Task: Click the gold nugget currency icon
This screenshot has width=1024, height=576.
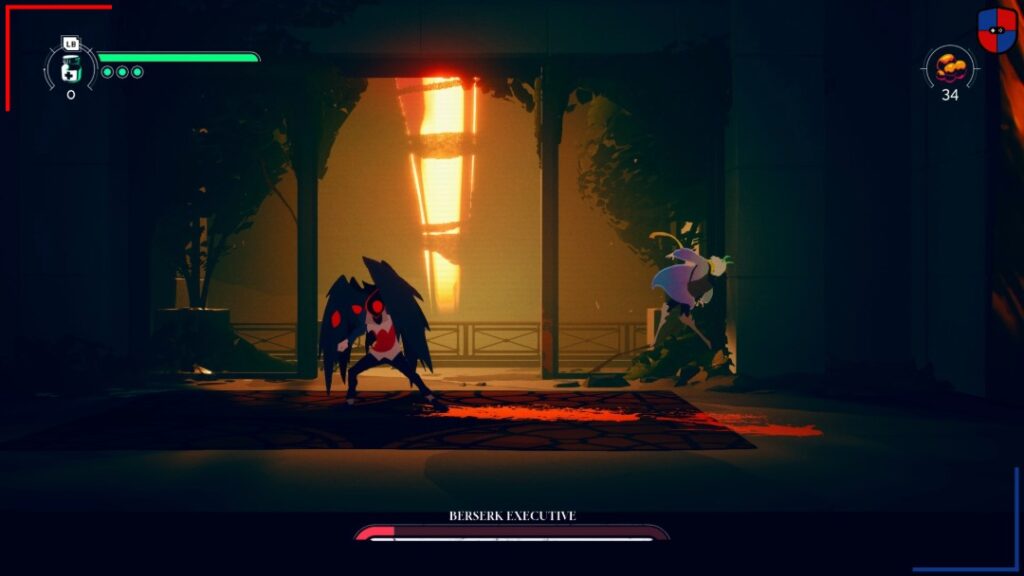Action: (949, 68)
